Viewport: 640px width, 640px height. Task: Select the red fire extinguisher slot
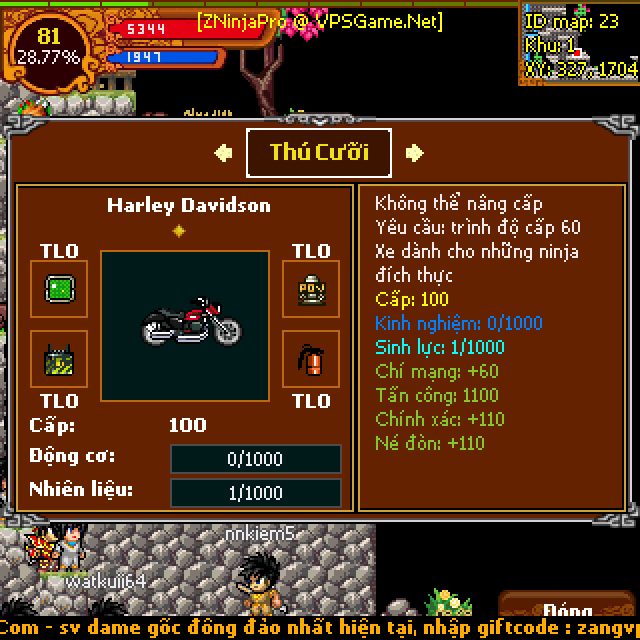[311, 359]
